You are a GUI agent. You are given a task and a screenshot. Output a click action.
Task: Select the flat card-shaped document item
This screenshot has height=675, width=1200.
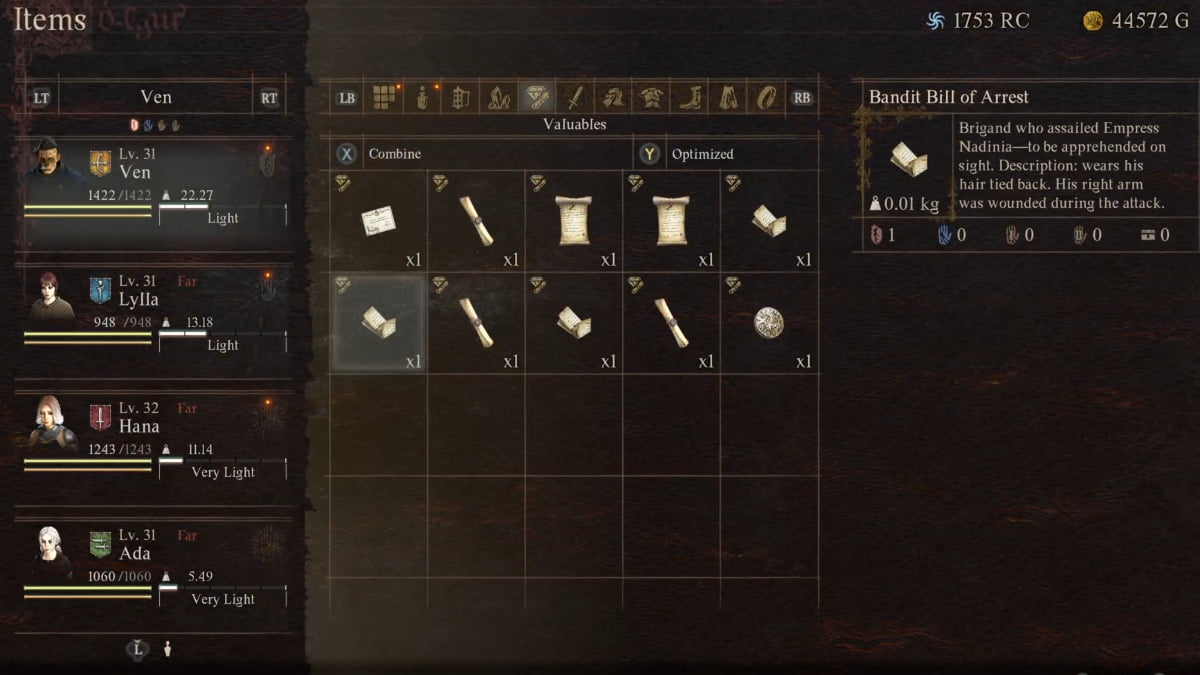[x=378, y=221]
